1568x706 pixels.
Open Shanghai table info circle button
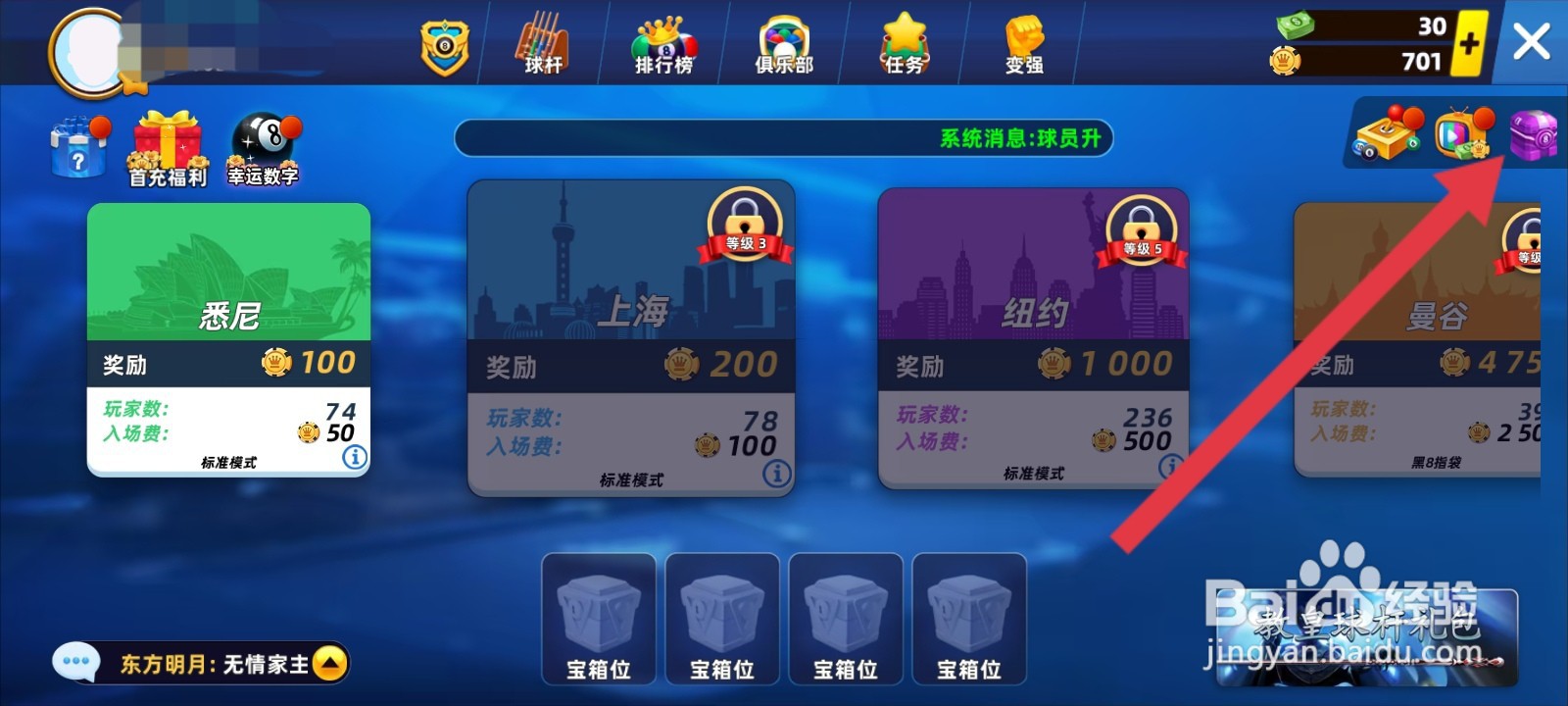coord(774,474)
